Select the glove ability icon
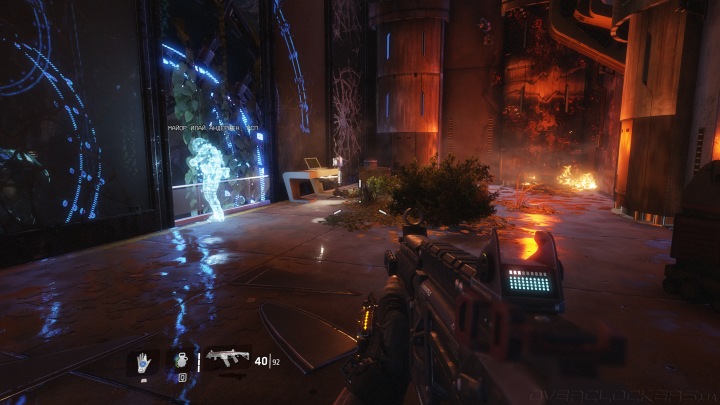Image resolution: width=720 pixels, height=405 pixels. click(x=143, y=361)
